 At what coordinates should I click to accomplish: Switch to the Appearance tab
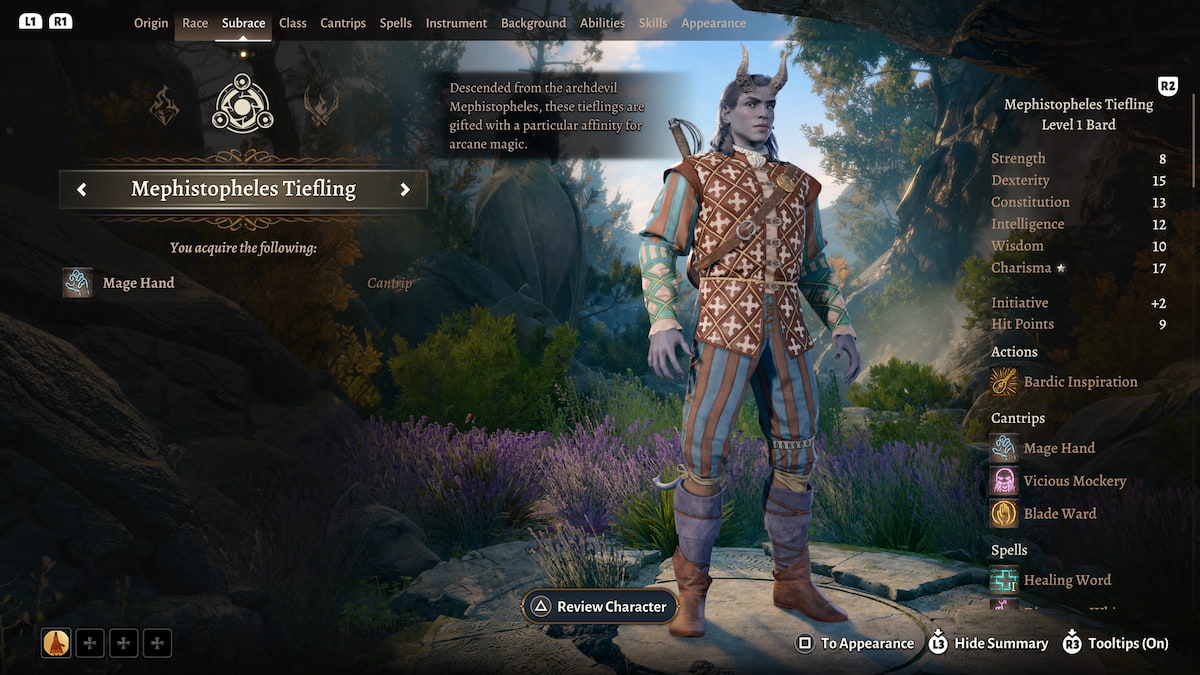tap(713, 23)
